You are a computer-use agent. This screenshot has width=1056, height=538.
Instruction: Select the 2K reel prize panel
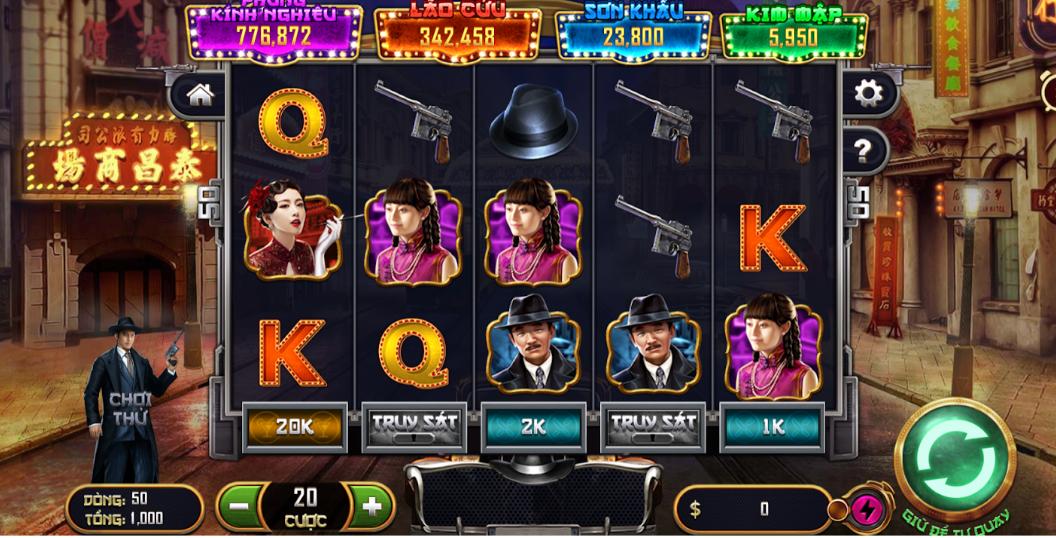[533, 426]
